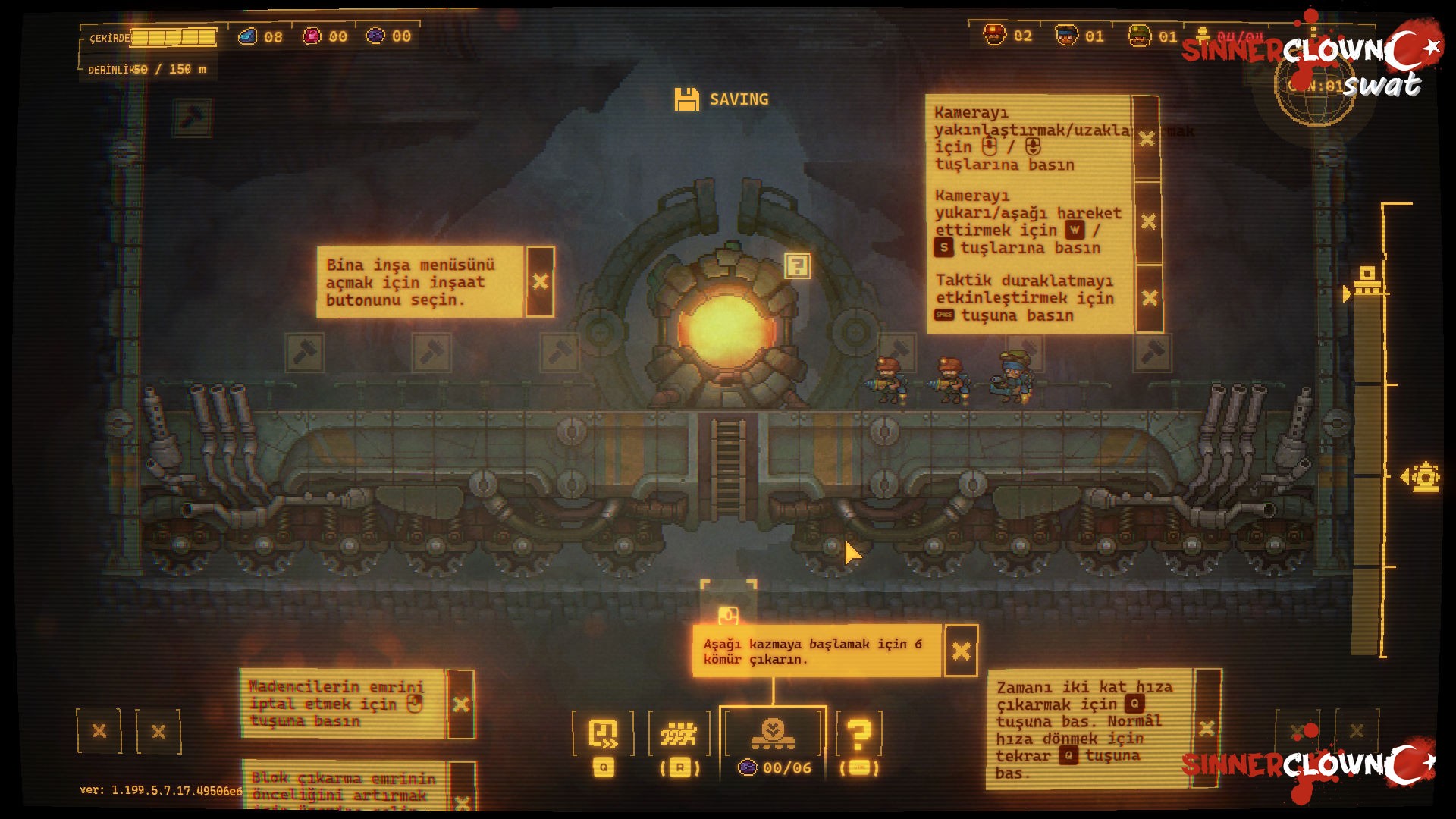Close the 'Aşağı kazmaya başlamak' coal hint
The image size is (1456, 819).
pos(961,651)
